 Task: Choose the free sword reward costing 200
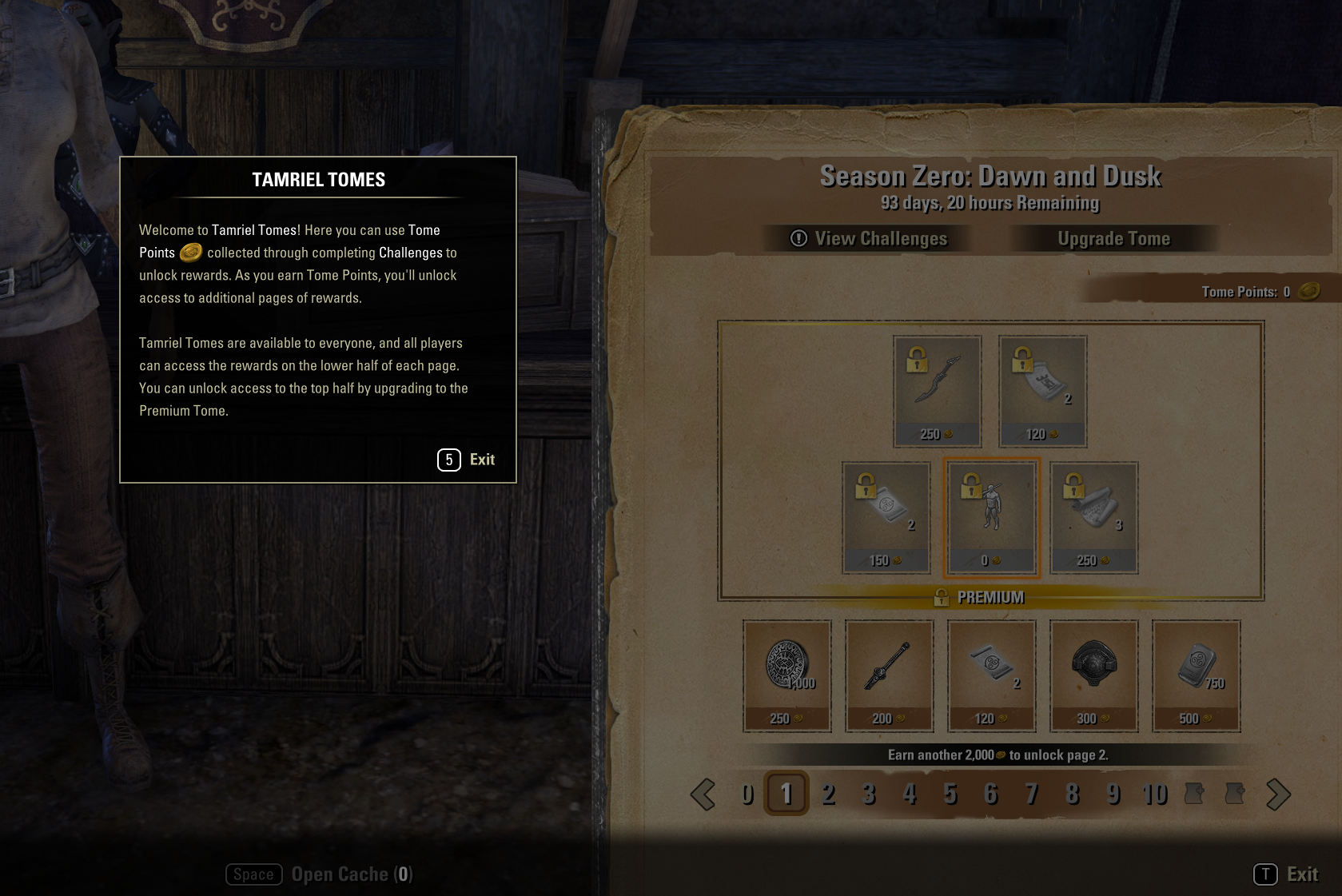click(889, 675)
